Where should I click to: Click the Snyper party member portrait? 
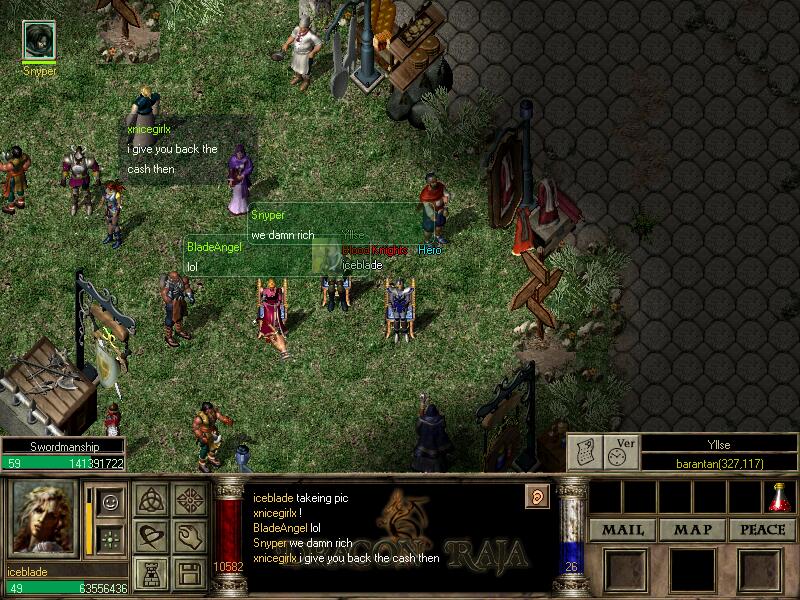click(x=39, y=40)
